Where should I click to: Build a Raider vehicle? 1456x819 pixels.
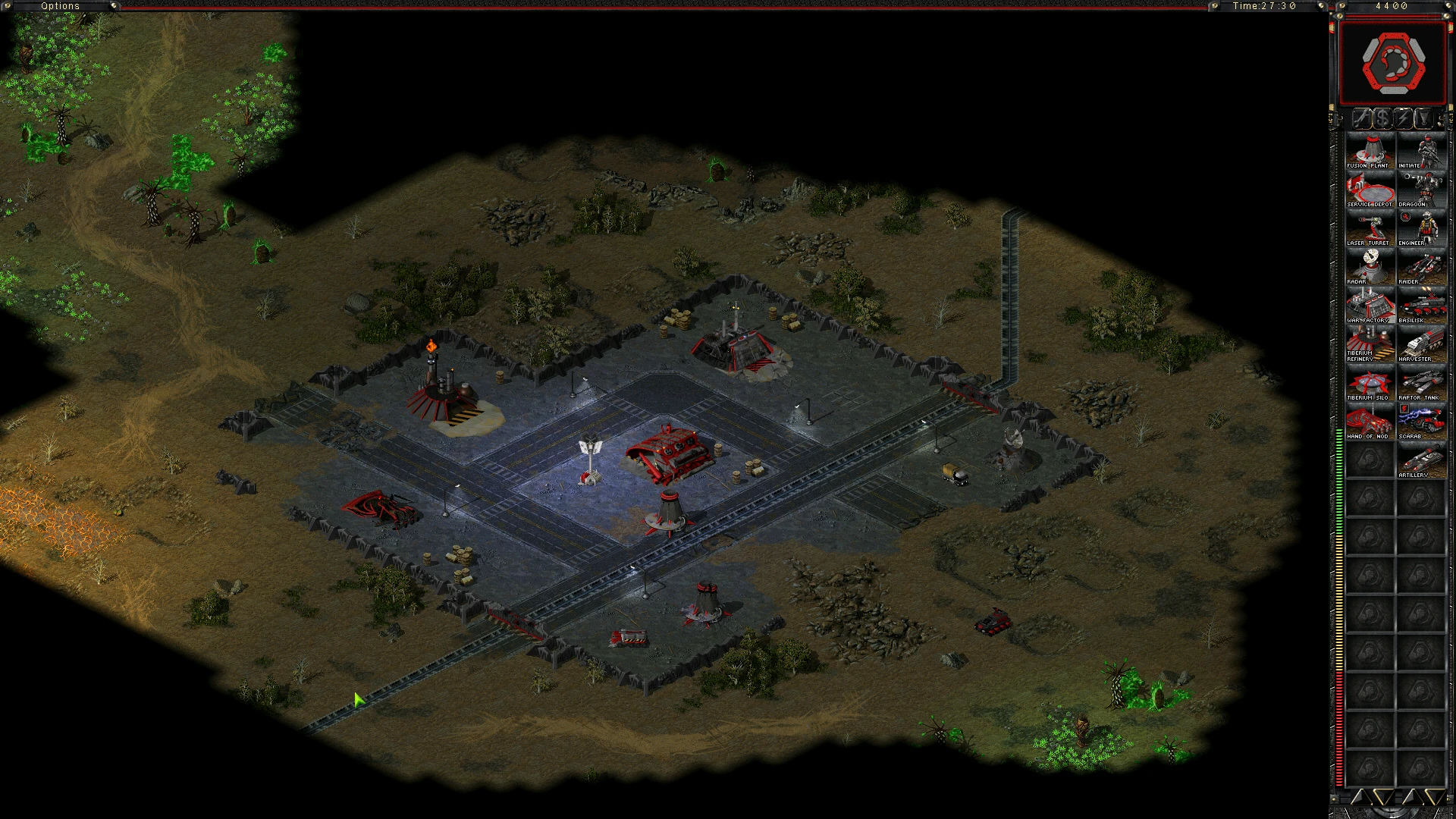coord(1421,267)
